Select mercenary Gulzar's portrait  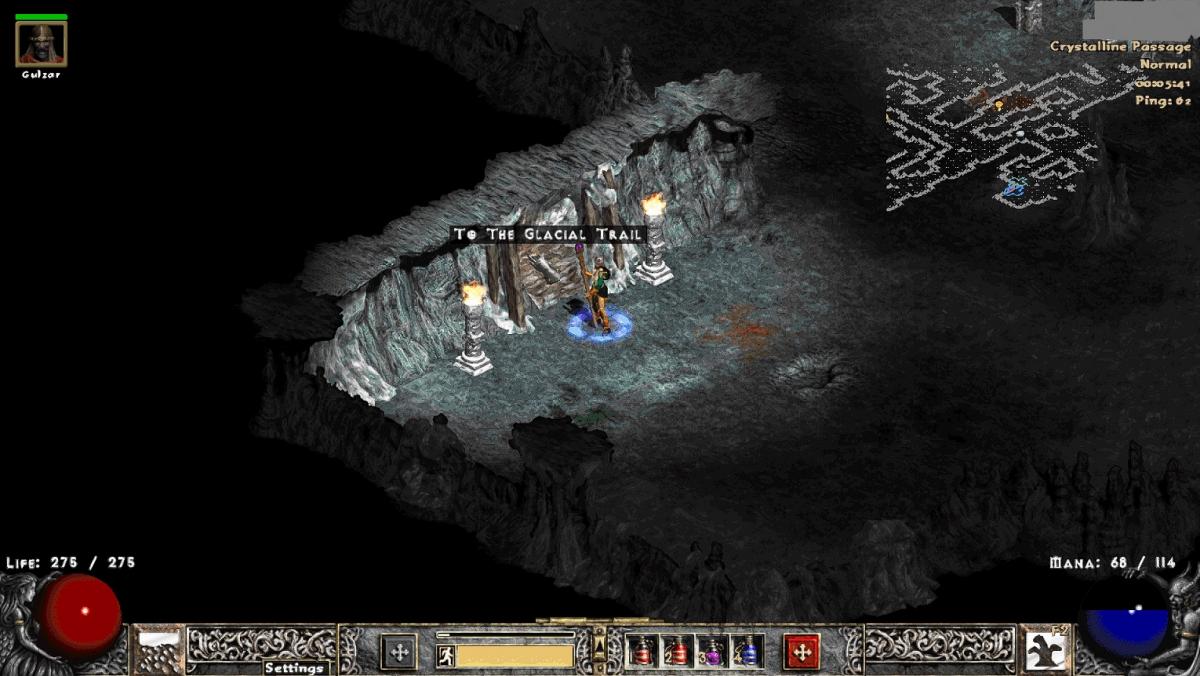tap(41, 44)
